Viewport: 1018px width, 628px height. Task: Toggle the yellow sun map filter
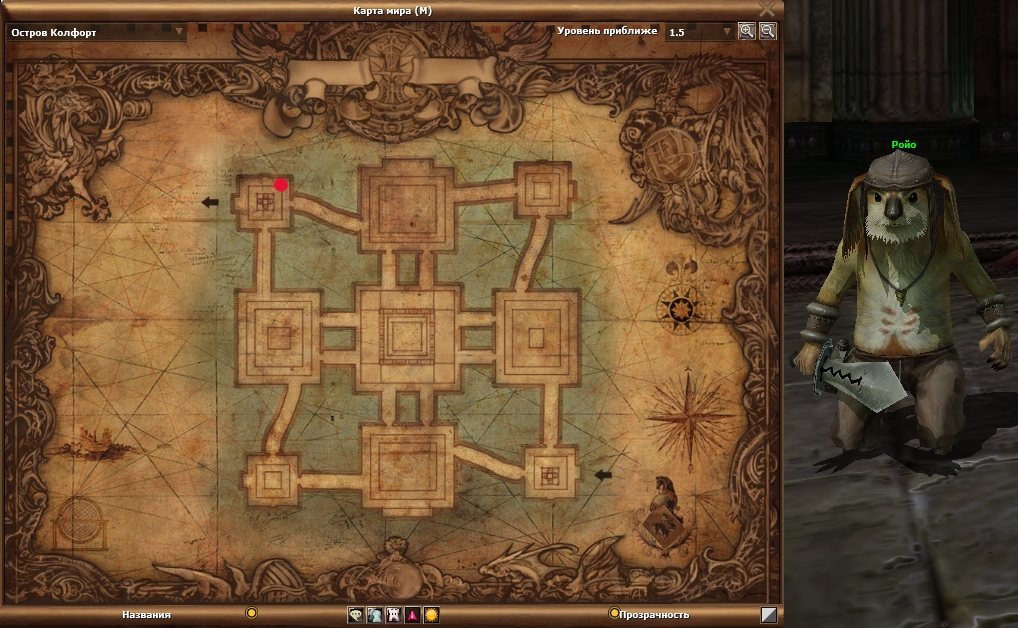[431, 615]
